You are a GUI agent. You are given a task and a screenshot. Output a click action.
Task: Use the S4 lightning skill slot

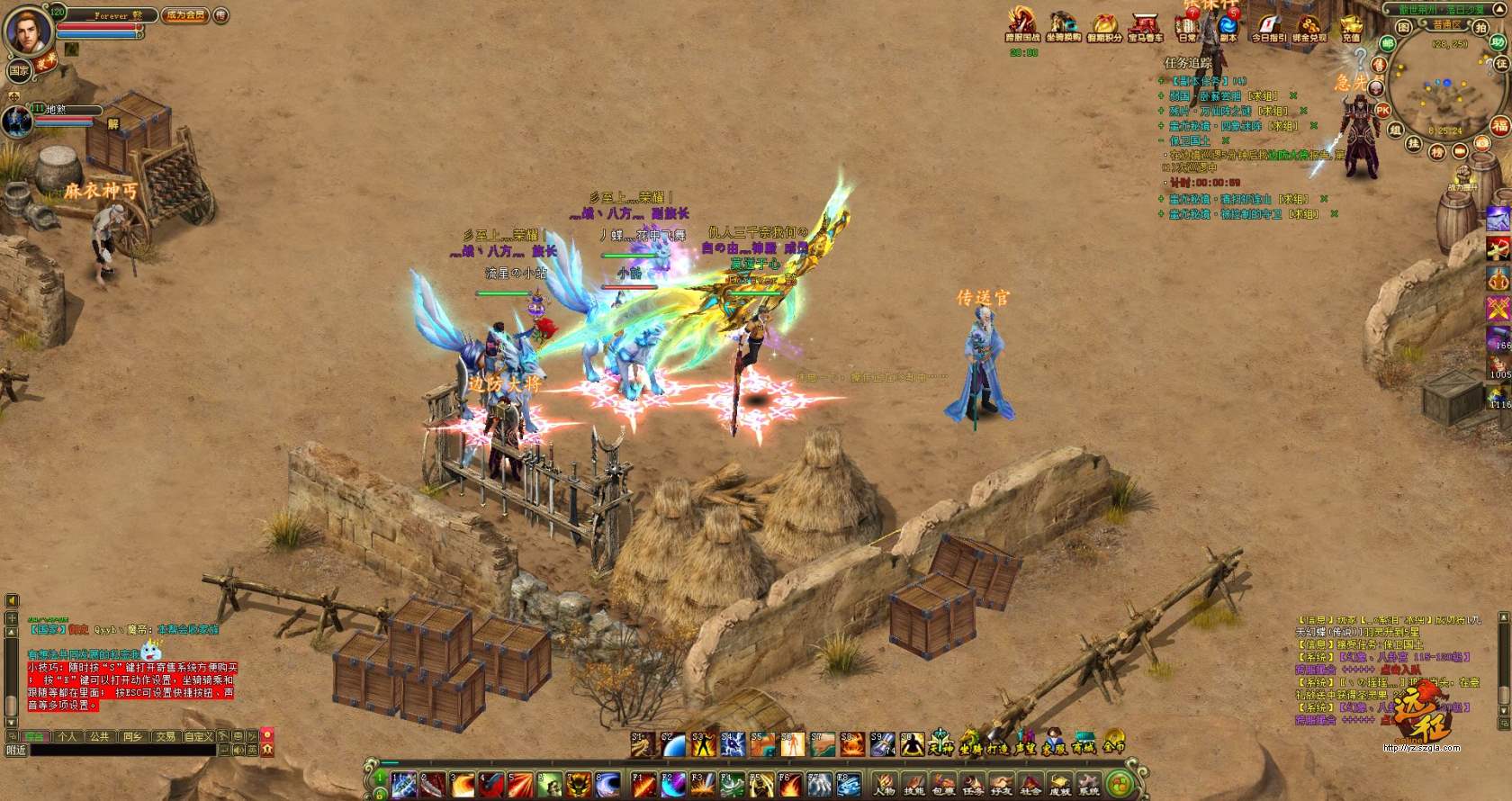click(x=732, y=744)
